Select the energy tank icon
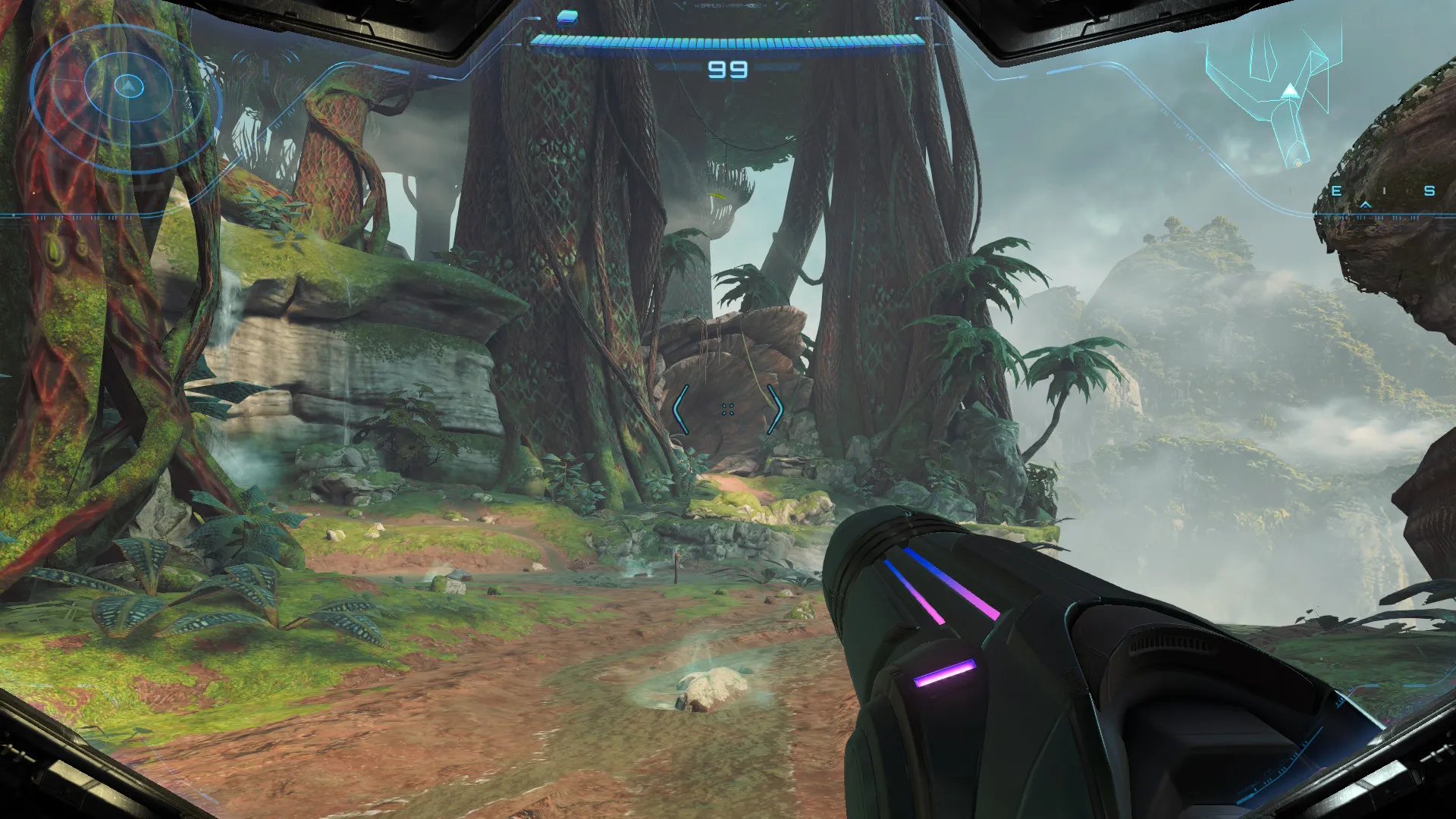Image resolution: width=1456 pixels, height=819 pixels. point(567,17)
